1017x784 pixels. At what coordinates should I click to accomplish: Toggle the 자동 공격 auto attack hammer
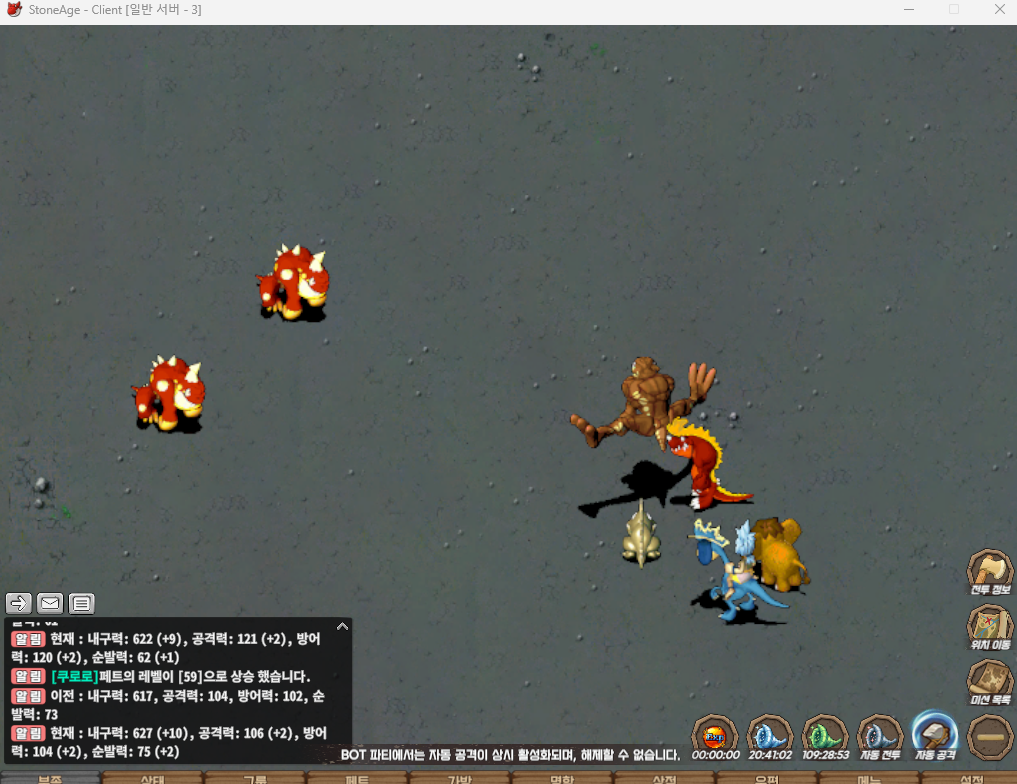click(x=934, y=736)
